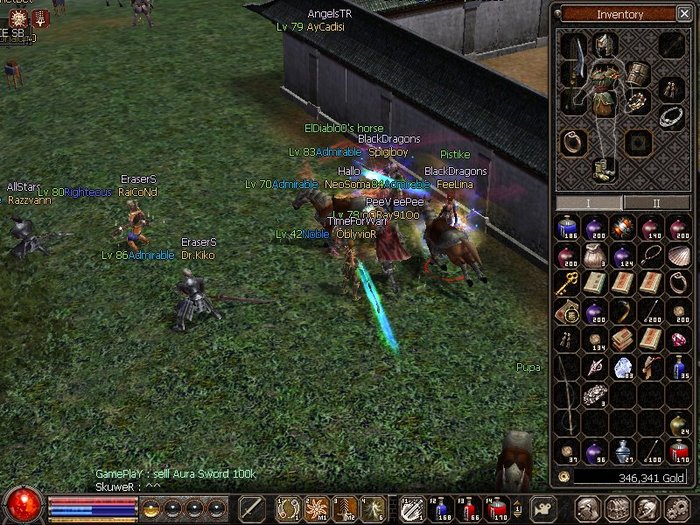Click the equipped earrings slot
700x525 pixels.
pyautogui.click(x=671, y=88)
